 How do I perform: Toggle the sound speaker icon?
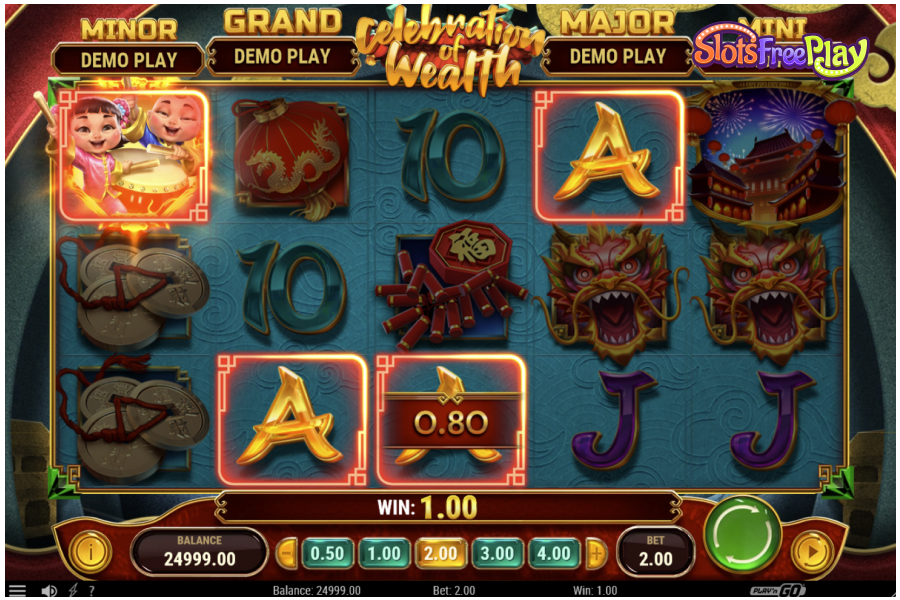coord(48,591)
